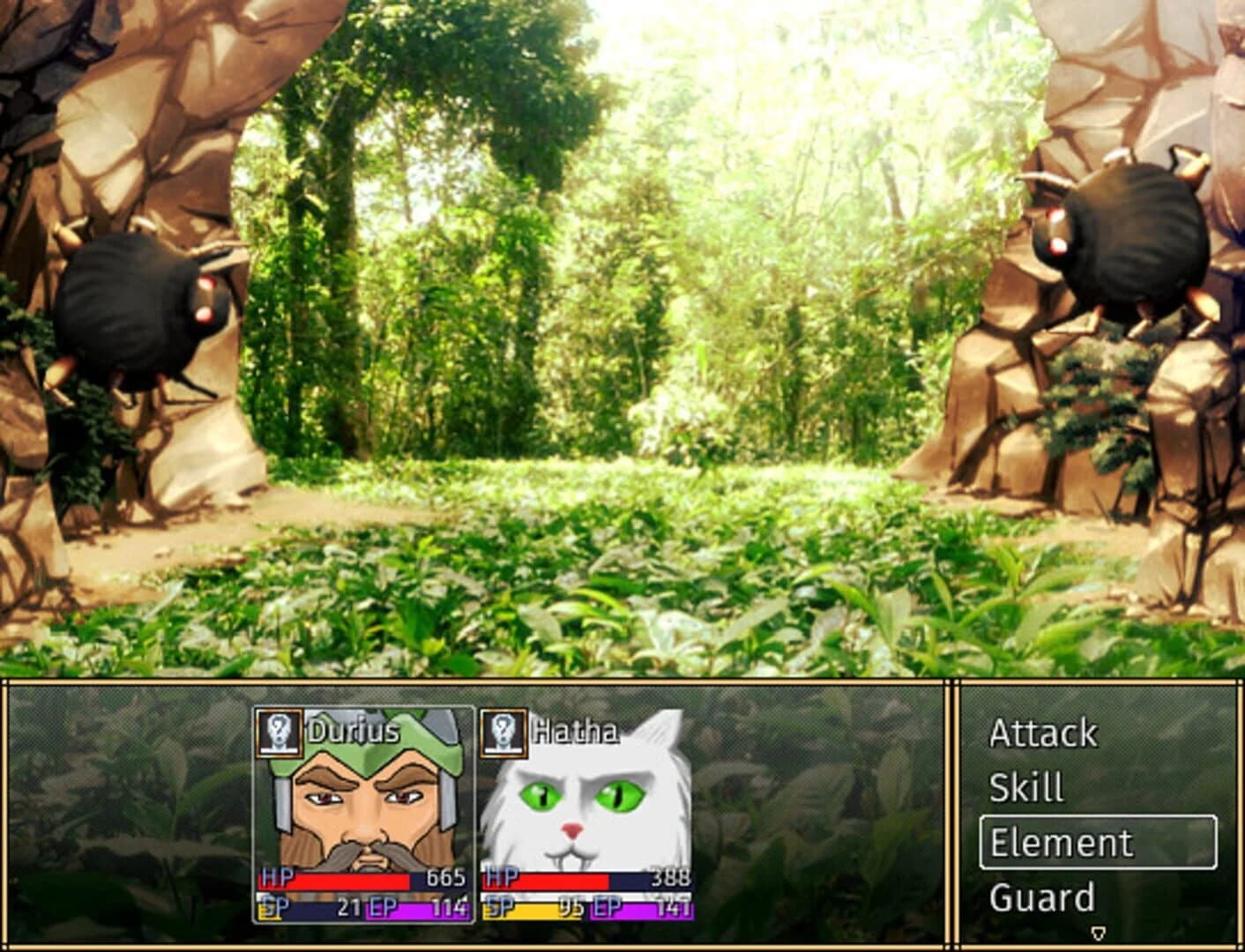Open the Element command
The image size is (1245, 952).
pos(1062,842)
